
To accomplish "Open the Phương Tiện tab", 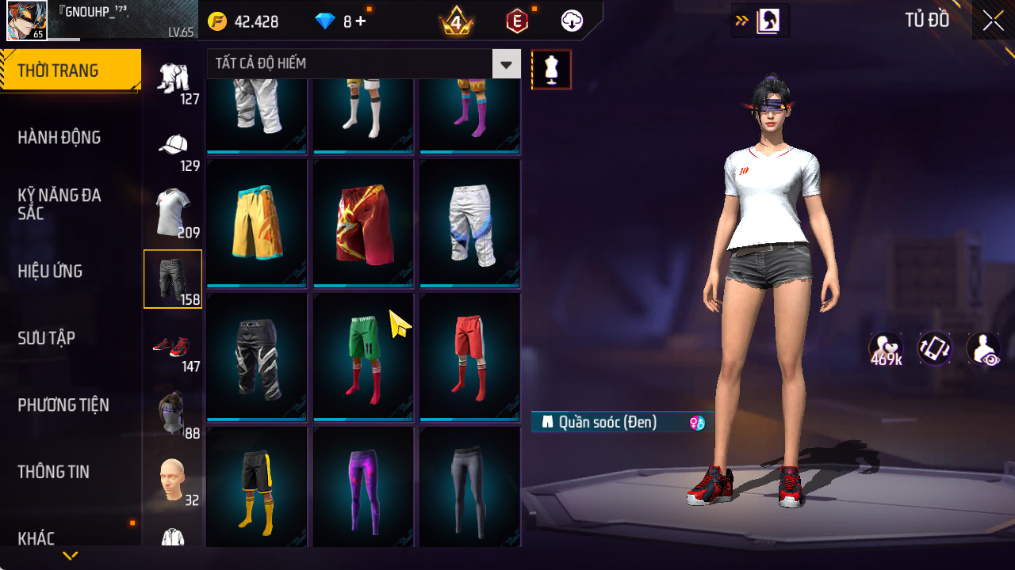I will pos(63,405).
